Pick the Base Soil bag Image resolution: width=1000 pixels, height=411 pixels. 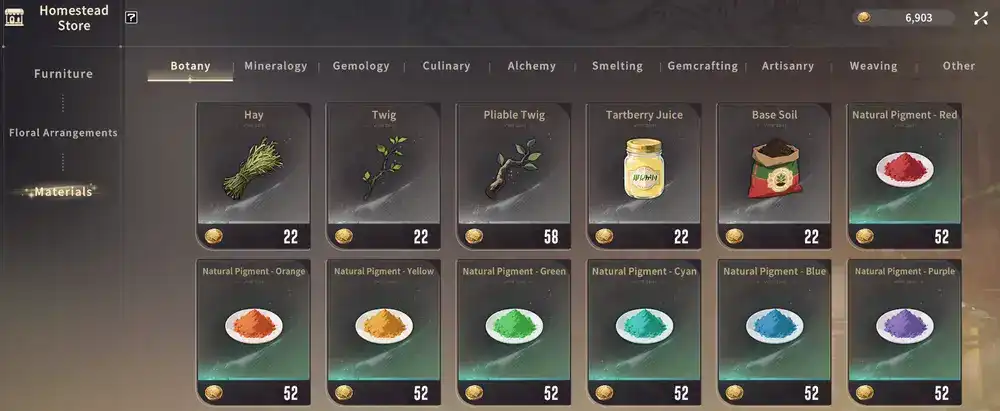pos(774,174)
